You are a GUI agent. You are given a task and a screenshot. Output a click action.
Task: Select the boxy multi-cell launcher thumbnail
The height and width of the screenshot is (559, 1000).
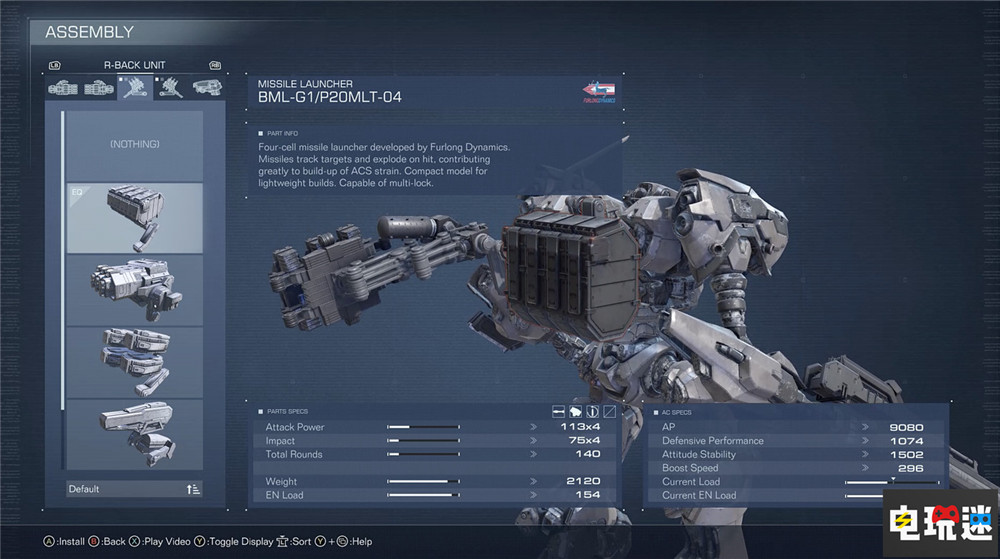(135, 290)
